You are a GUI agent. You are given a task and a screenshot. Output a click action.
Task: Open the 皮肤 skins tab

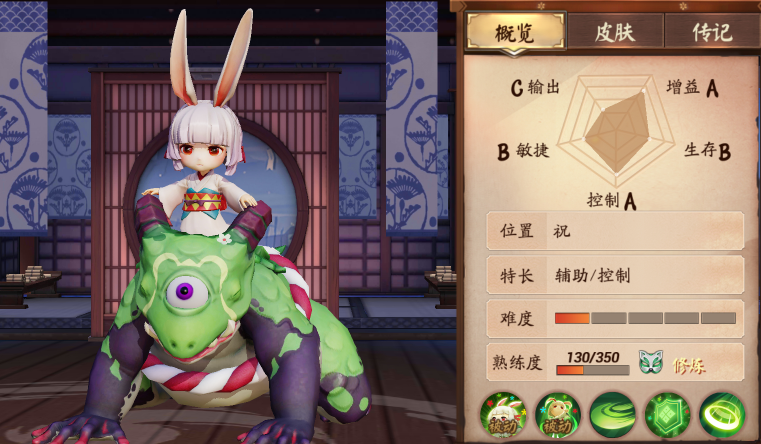coord(615,31)
